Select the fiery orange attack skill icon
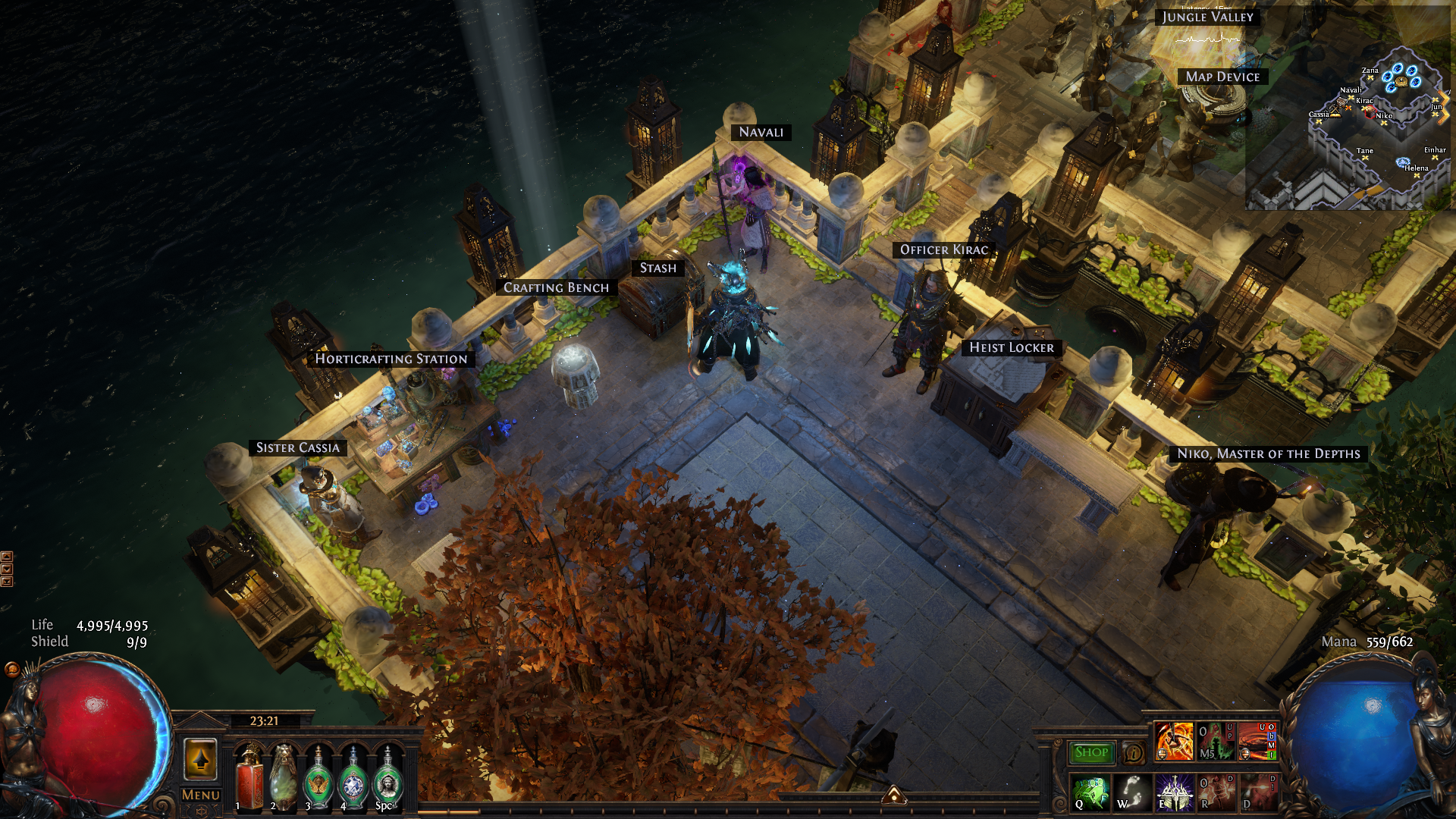The image size is (1456, 819). [1174, 741]
